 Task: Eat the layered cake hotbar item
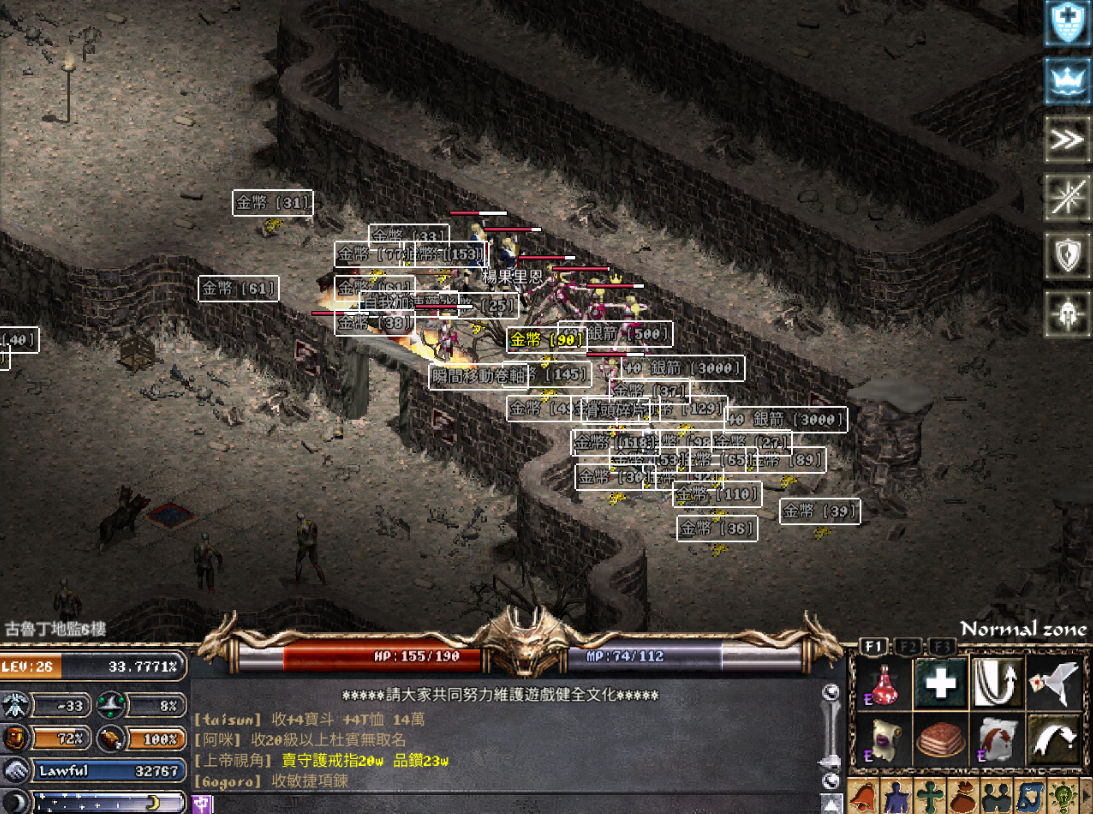(940, 739)
